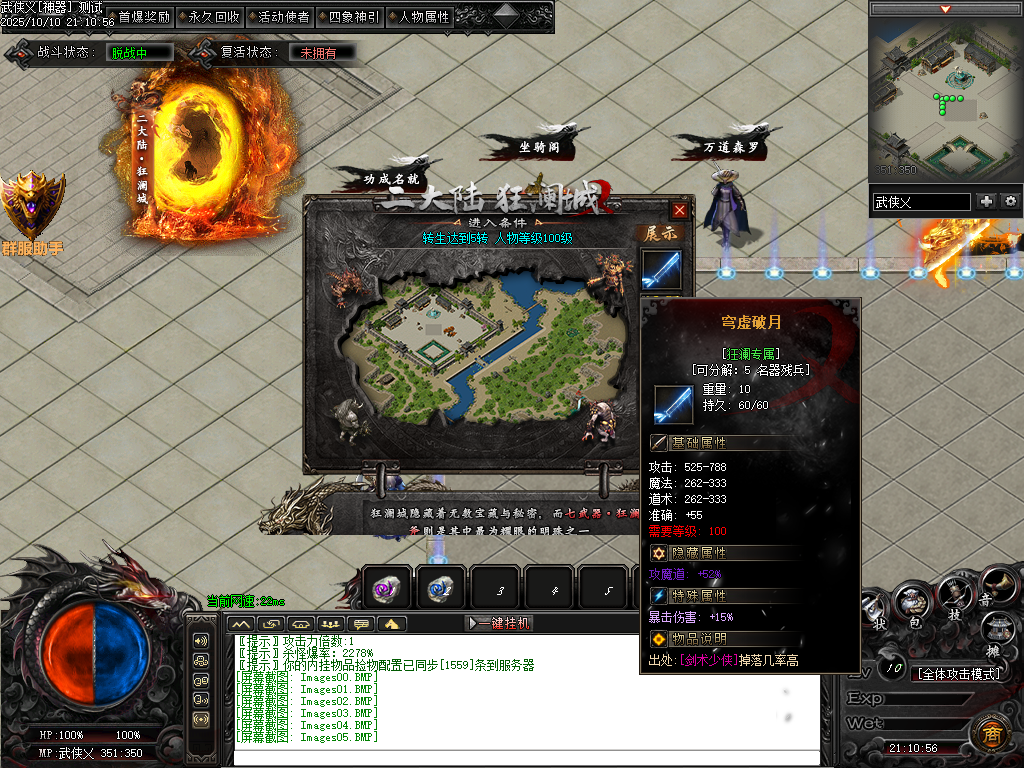Viewport: 1024px width, 768px height.
Task: Select the blue sword display item
Action: [660, 269]
